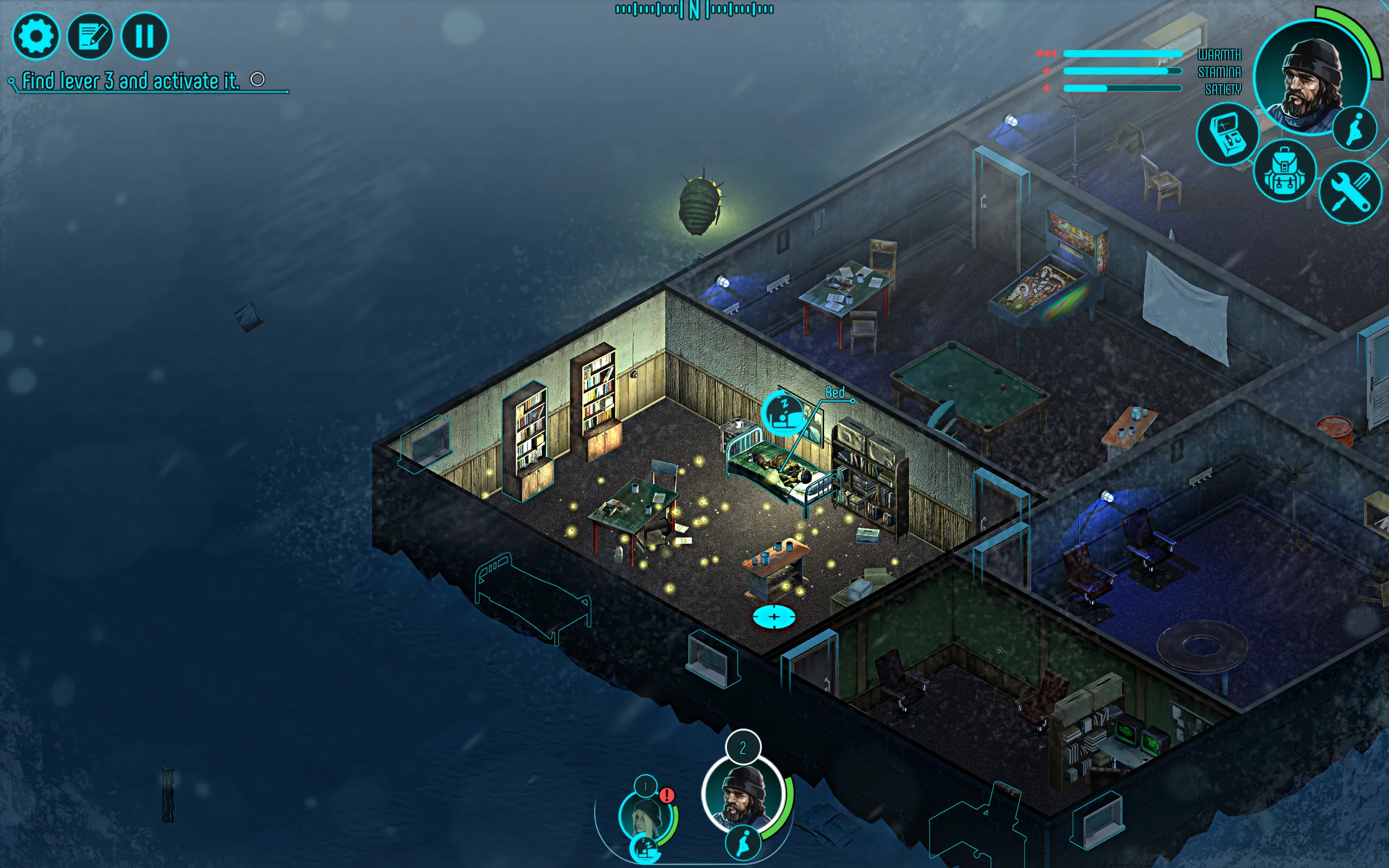
Task: Open the handheld scanner device
Action: 1227,135
